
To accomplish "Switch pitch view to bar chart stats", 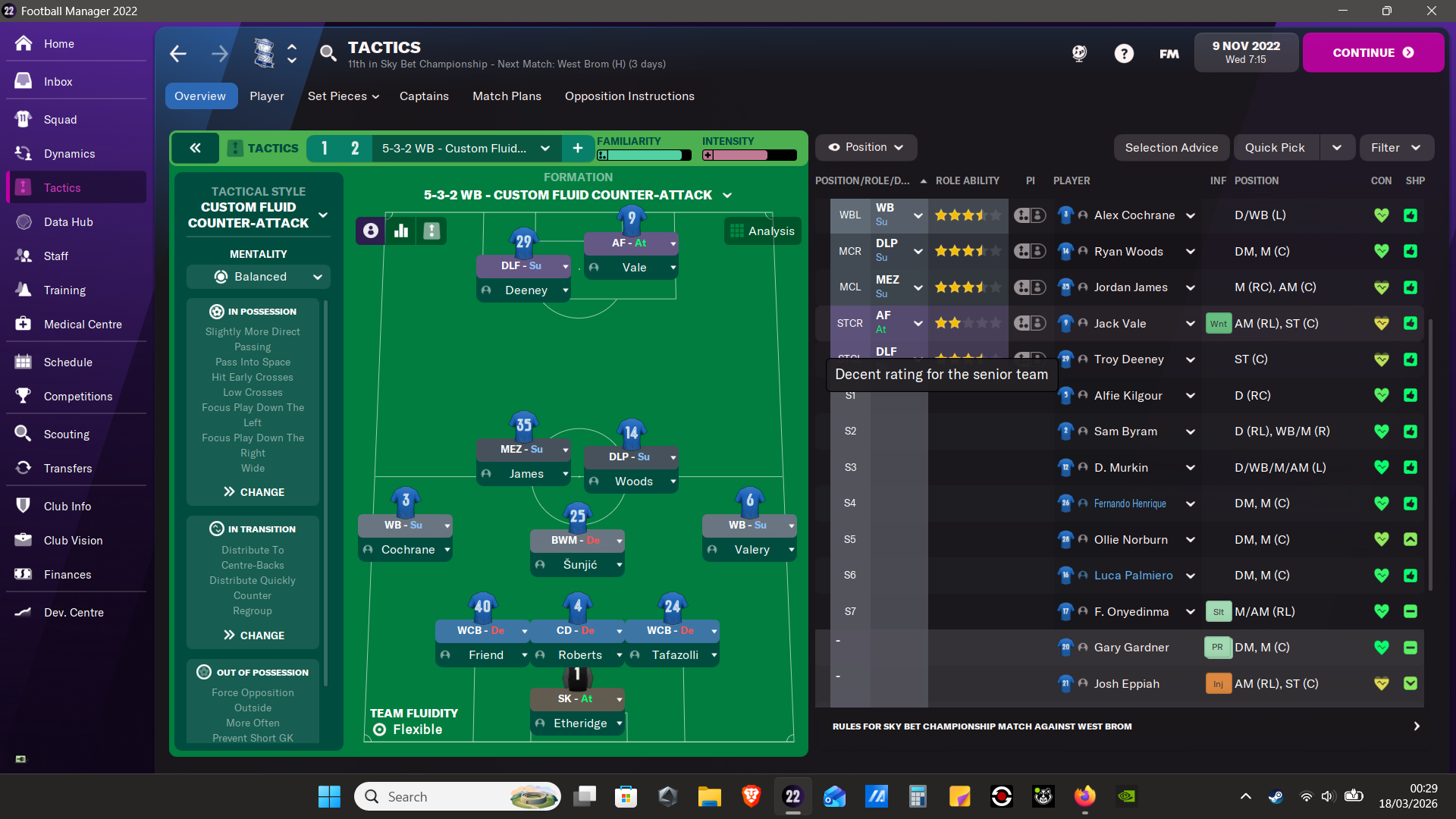I will click(x=400, y=231).
